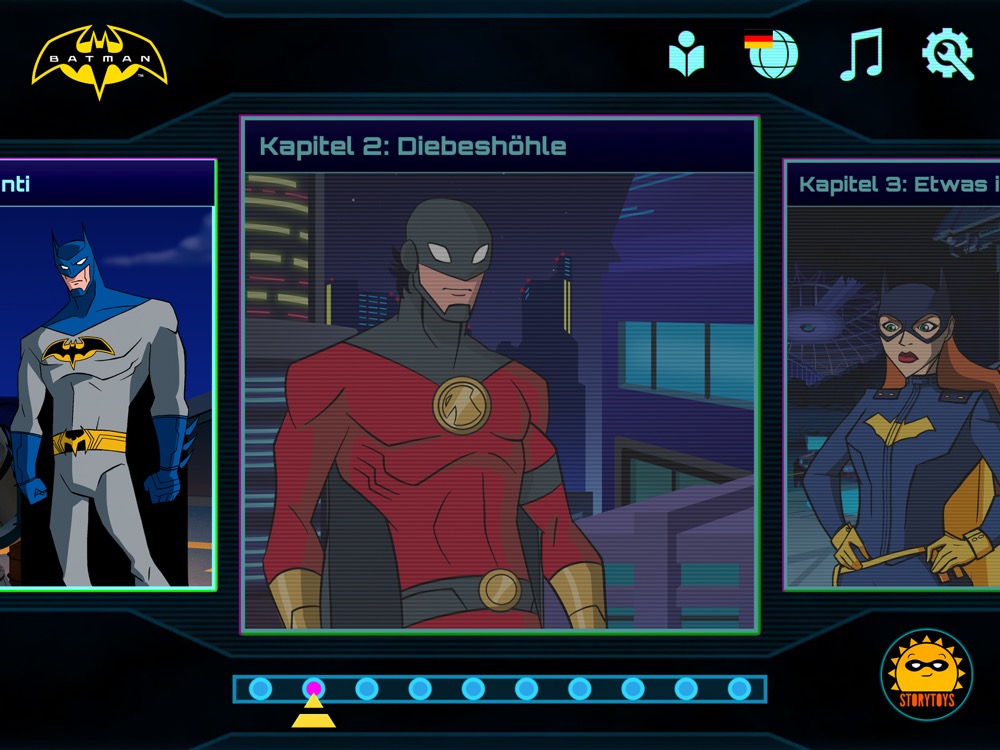Toggle music with the note icon
The image size is (1000, 750).
coord(860,54)
